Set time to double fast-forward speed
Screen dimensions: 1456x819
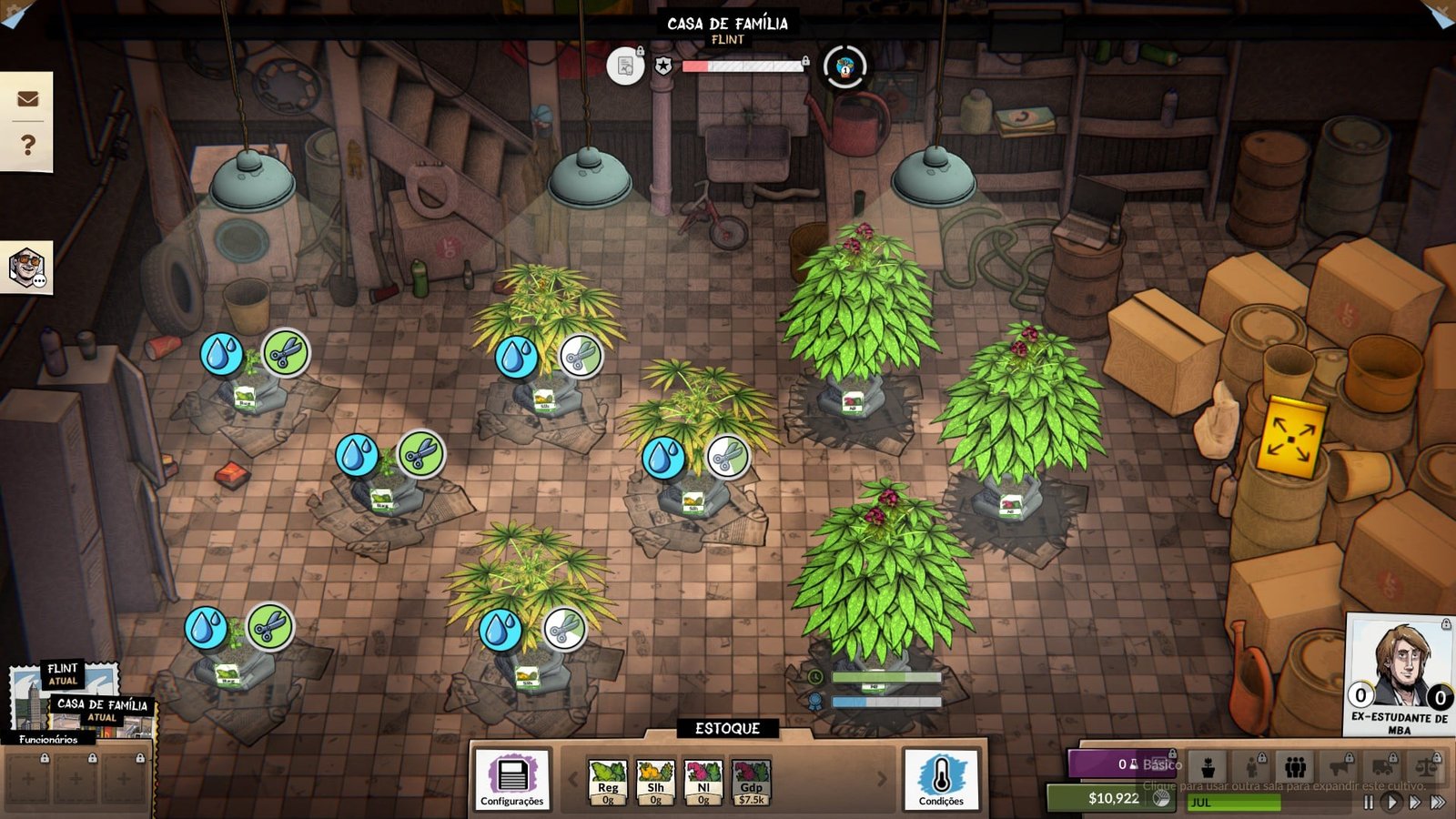[1414, 802]
